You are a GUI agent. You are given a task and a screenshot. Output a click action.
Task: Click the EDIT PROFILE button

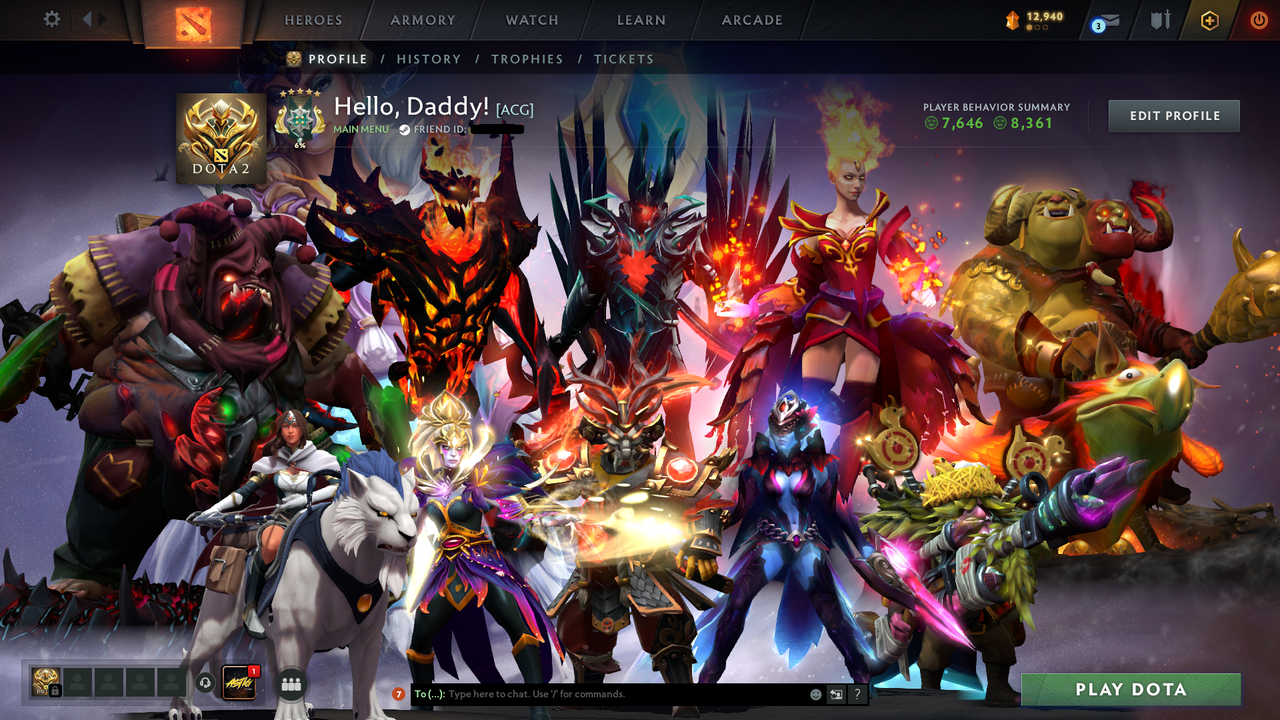1173,115
